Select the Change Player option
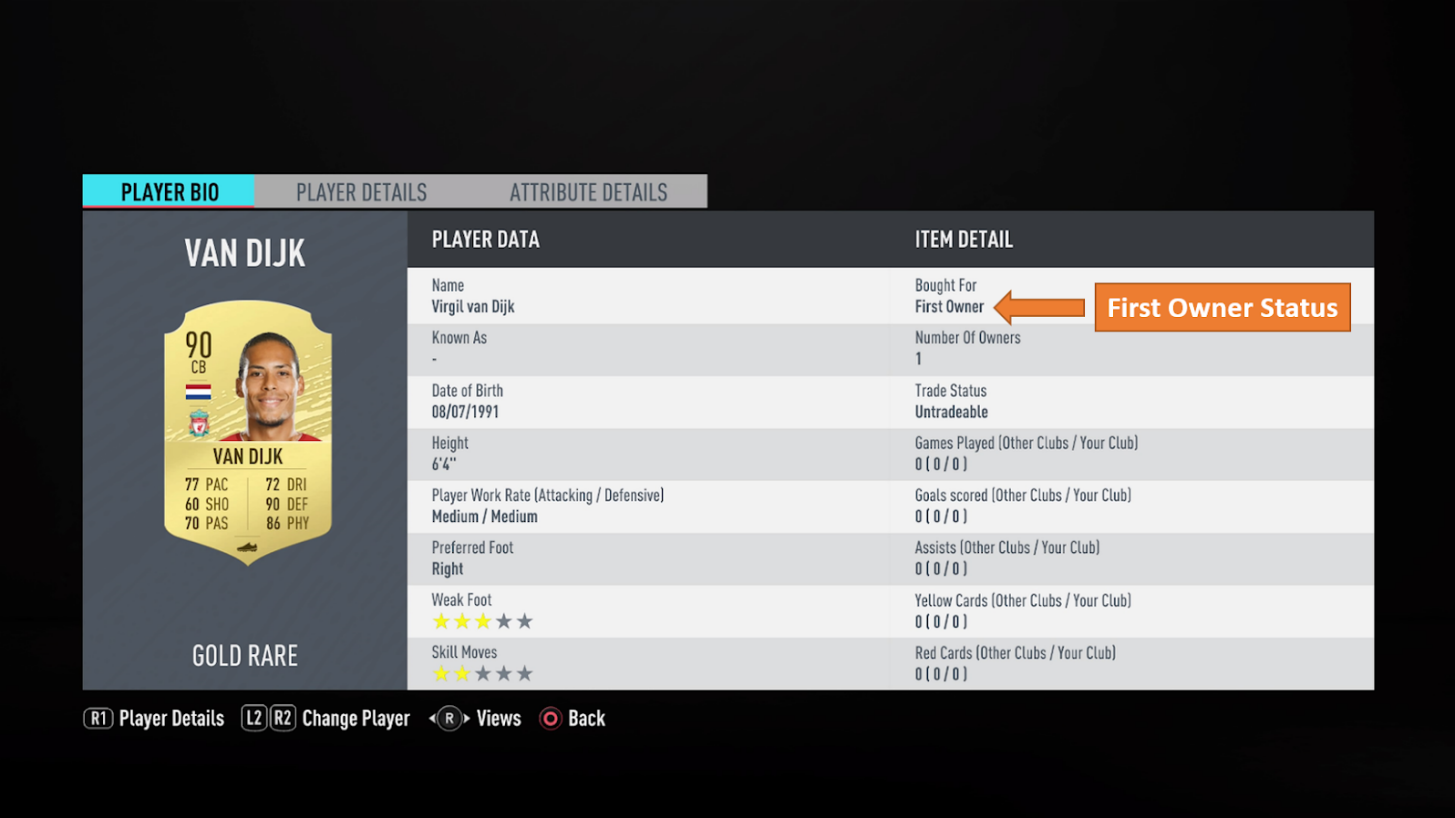 [x=356, y=718]
